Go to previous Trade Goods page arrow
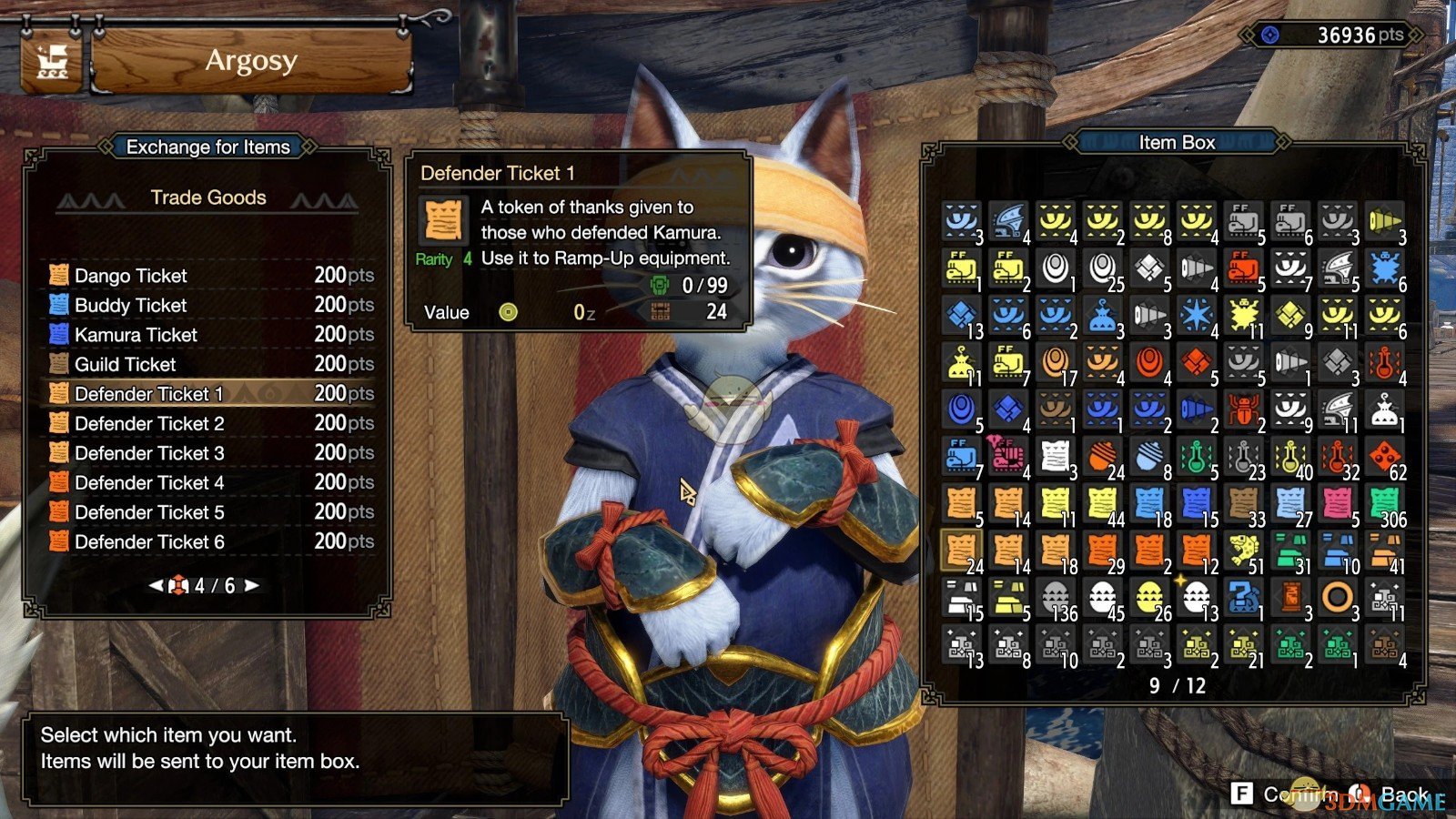The image size is (1456, 819). tap(156, 585)
